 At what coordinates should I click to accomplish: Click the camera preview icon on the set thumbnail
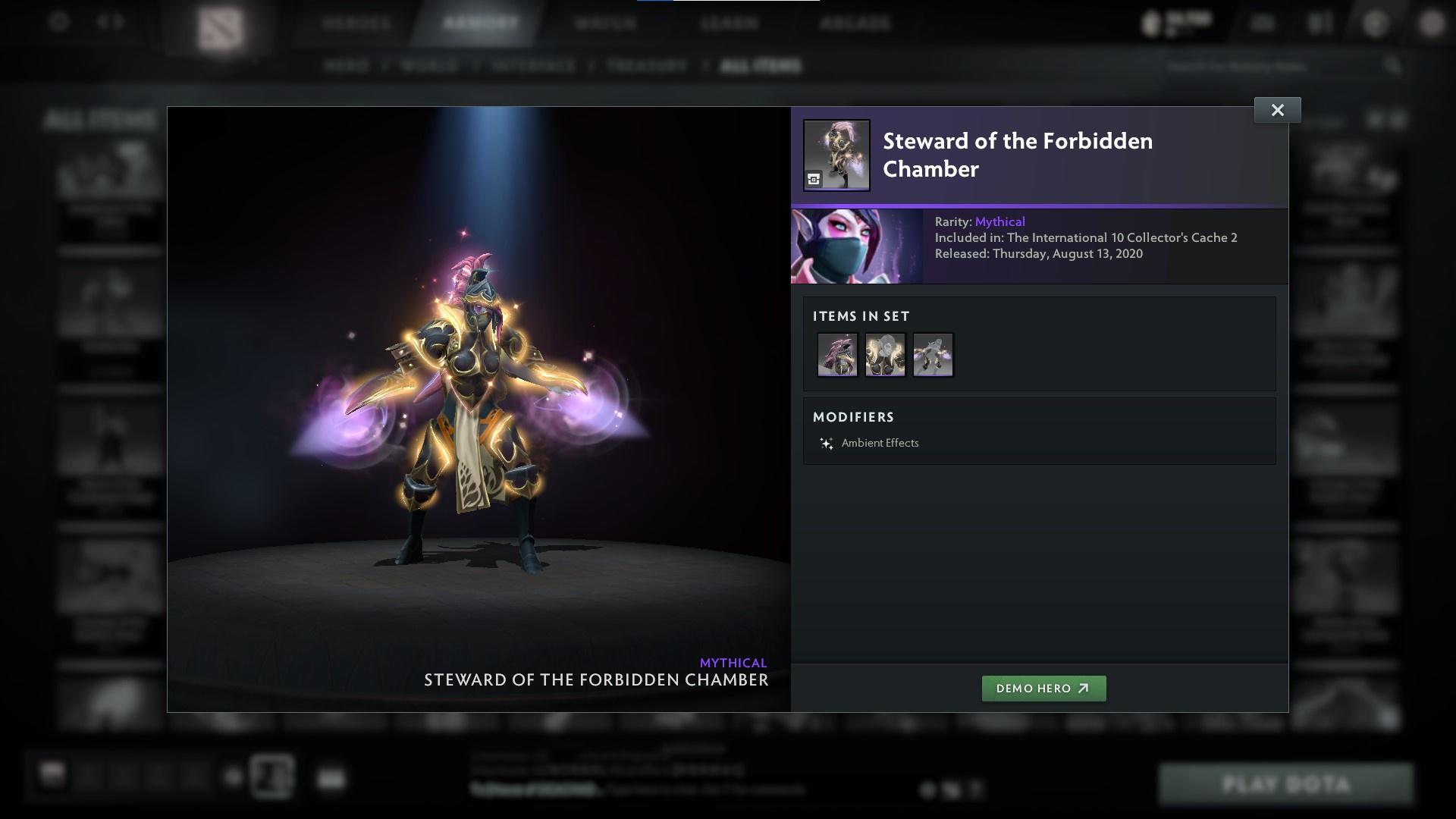pyautogui.click(x=814, y=180)
